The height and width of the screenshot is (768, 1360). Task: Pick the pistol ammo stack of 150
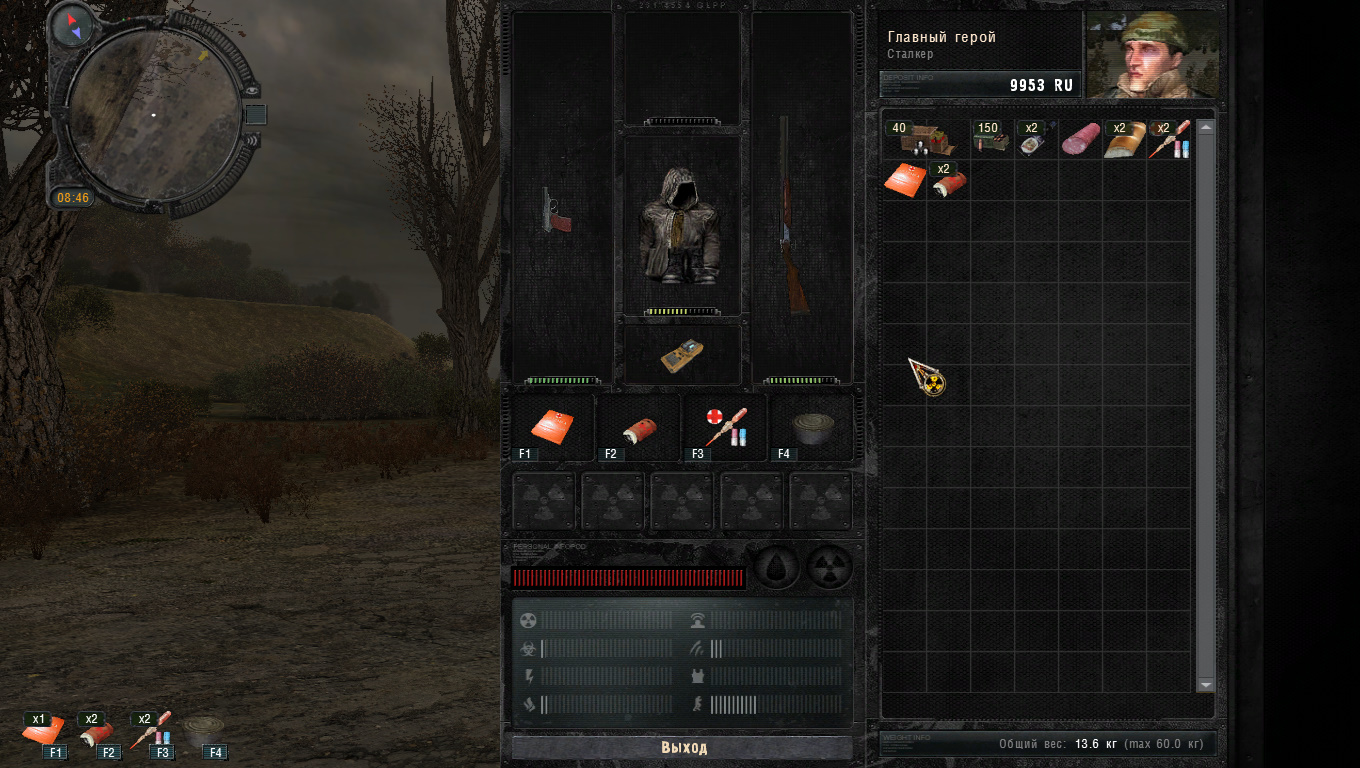(x=991, y=139)
